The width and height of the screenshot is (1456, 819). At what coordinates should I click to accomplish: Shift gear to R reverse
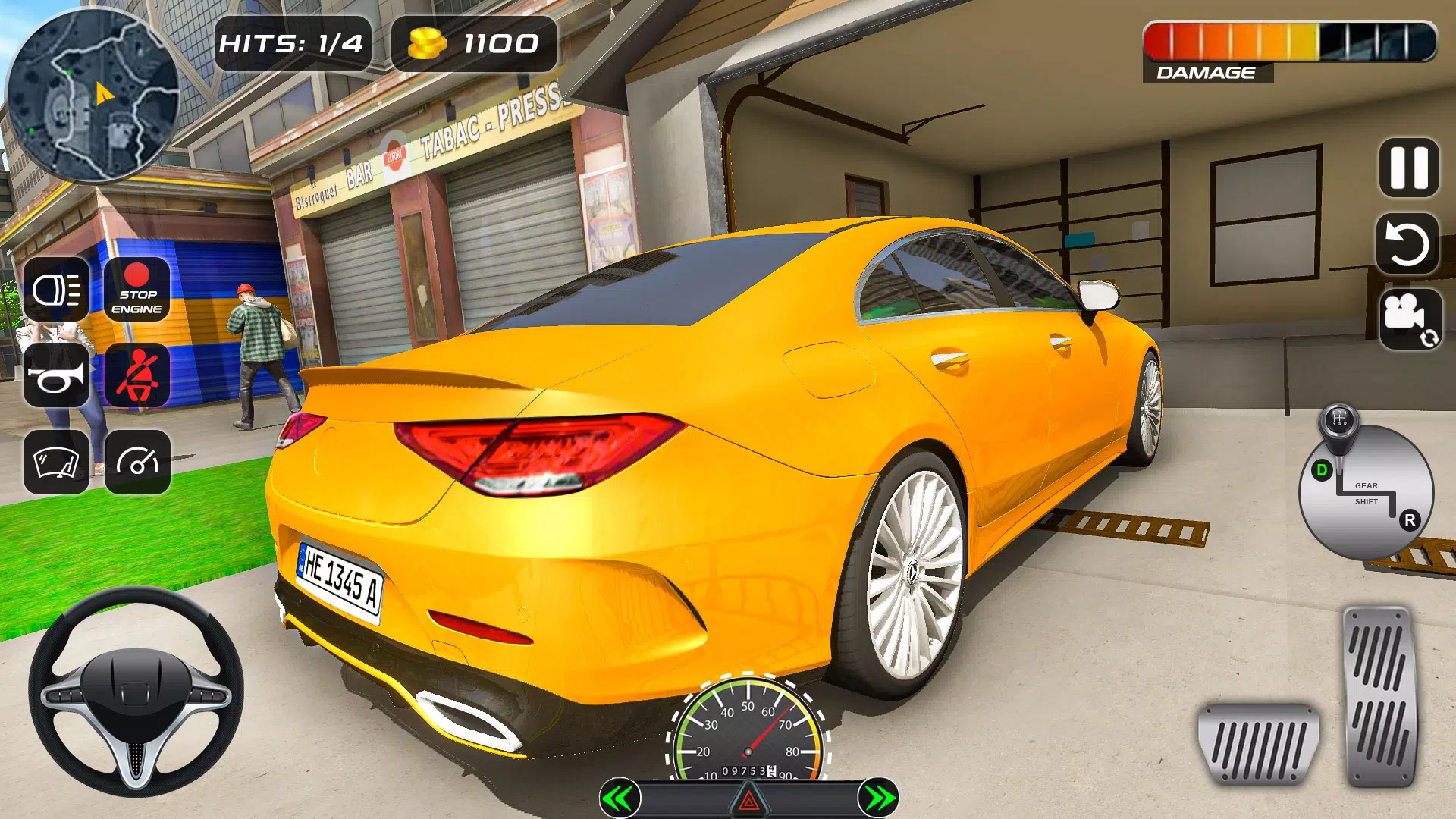pos(1410,520)
